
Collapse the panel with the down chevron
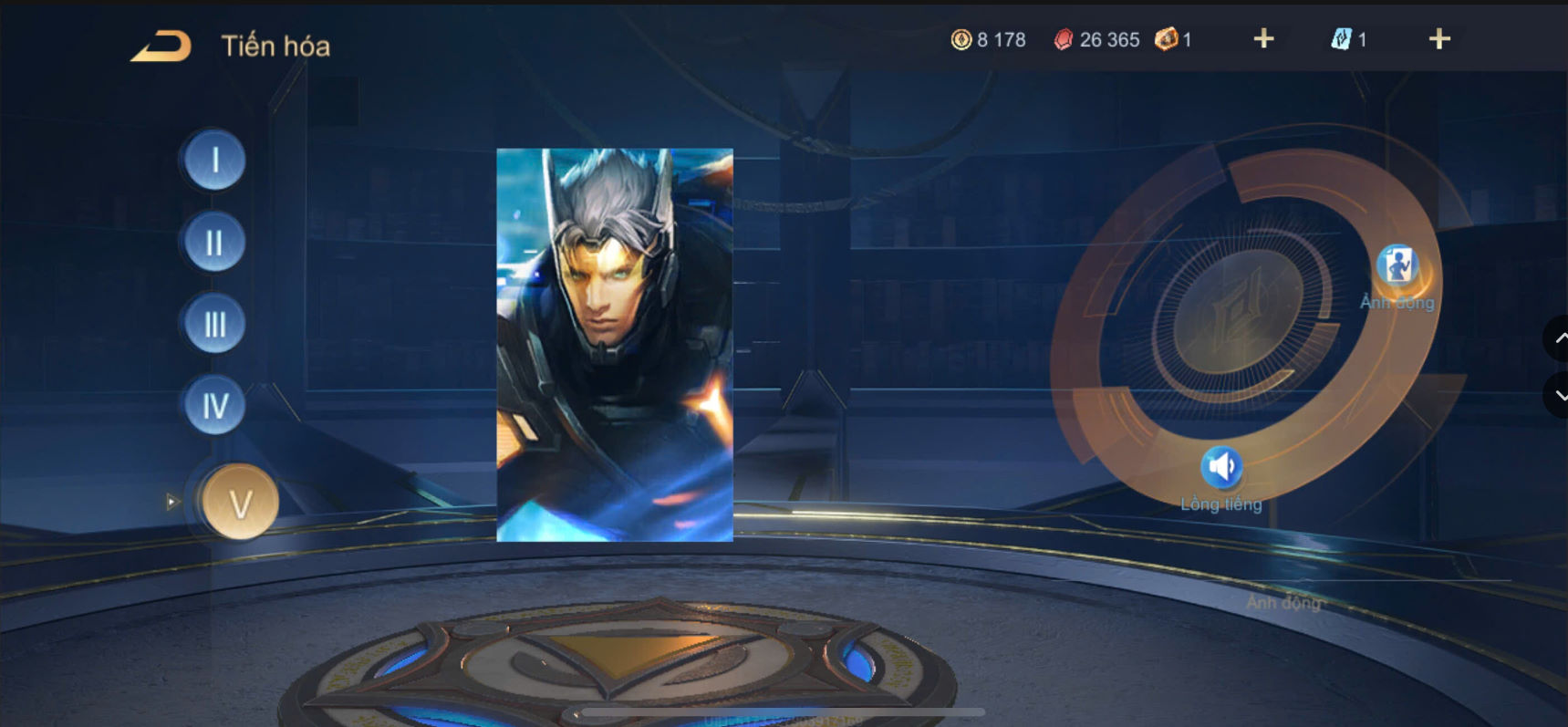point(1560,394)
